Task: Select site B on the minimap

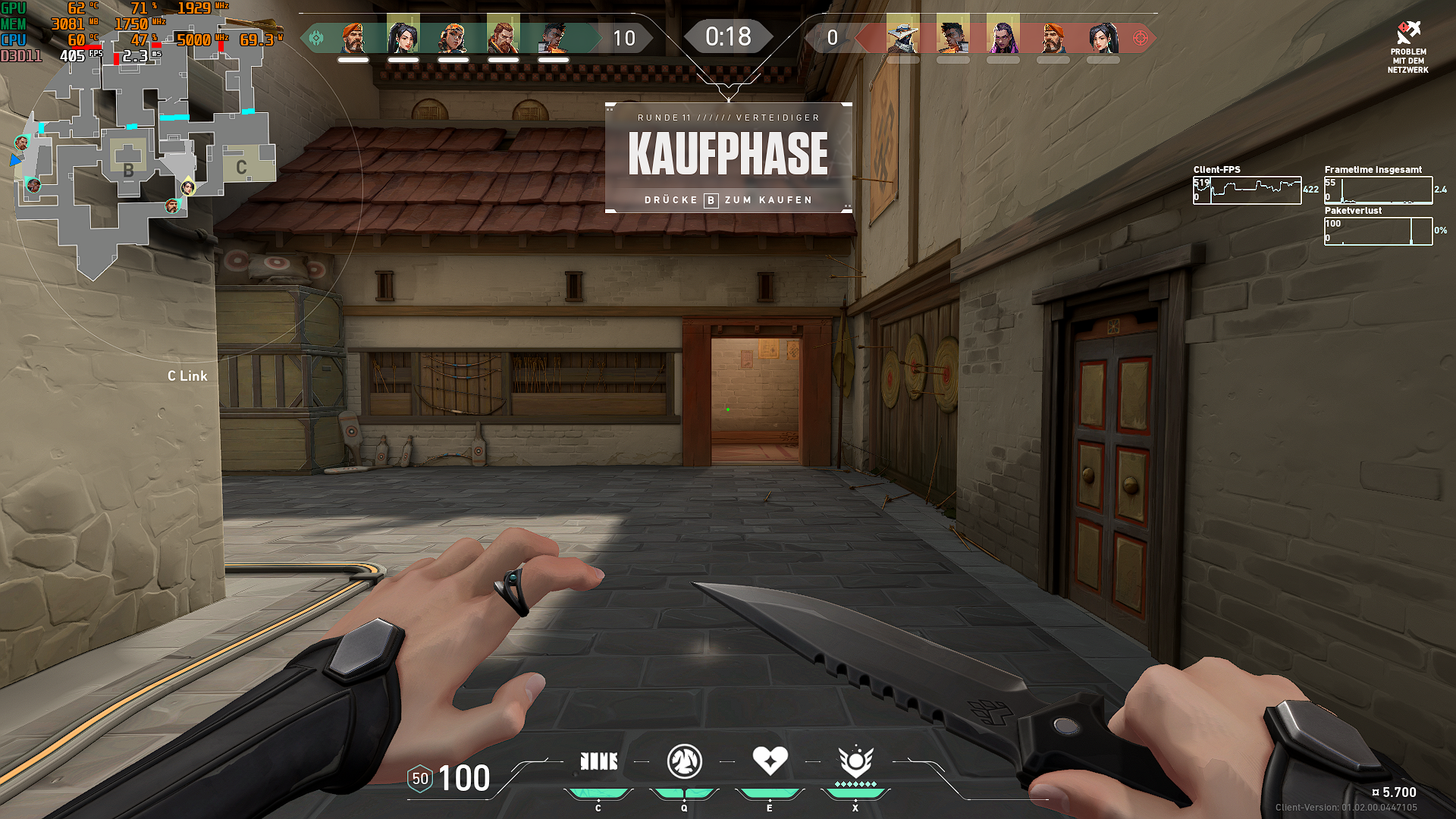Action: pyautogui.click(x=129, y=168)
